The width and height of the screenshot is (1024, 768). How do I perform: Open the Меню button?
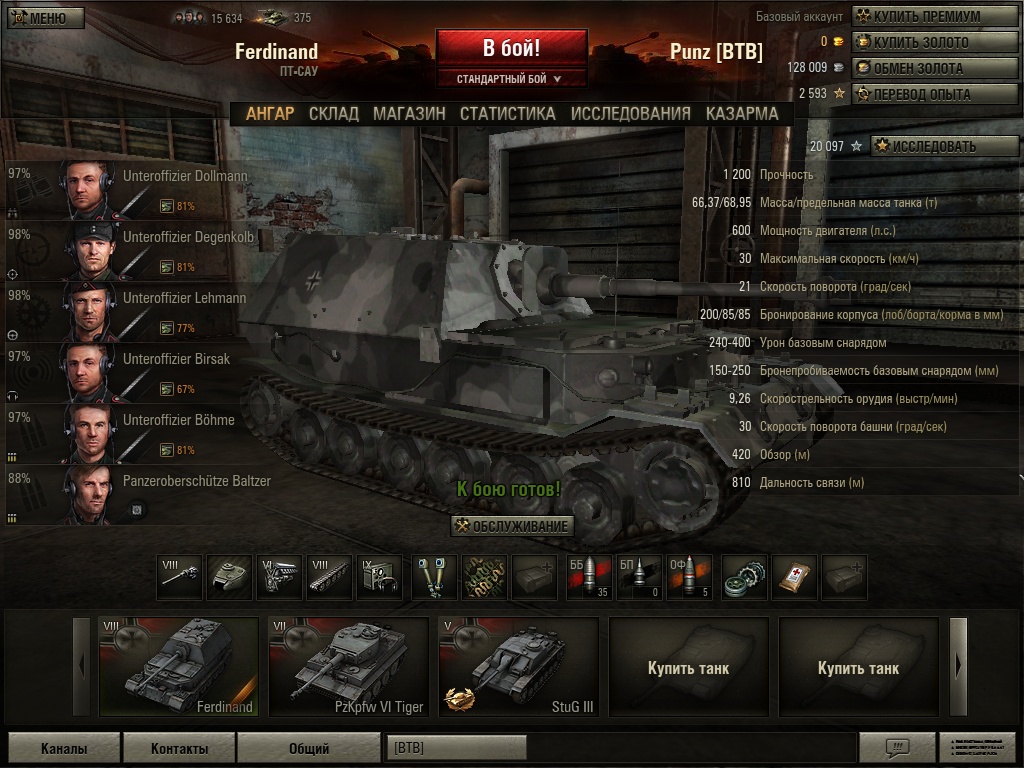point(45,18)
